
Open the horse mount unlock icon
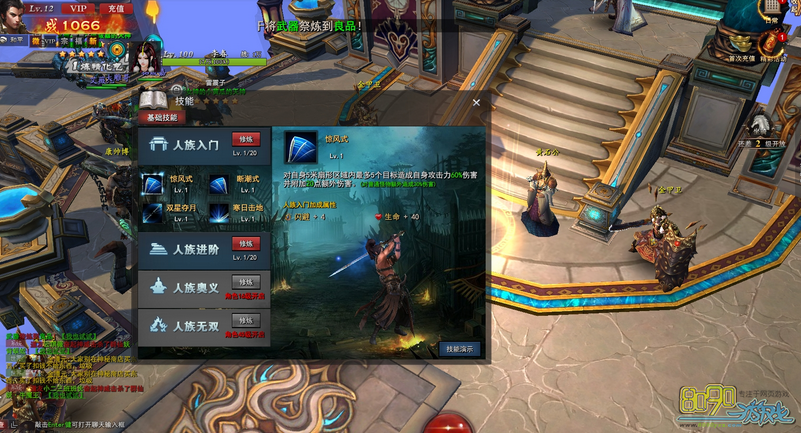(x=760, y=124)
